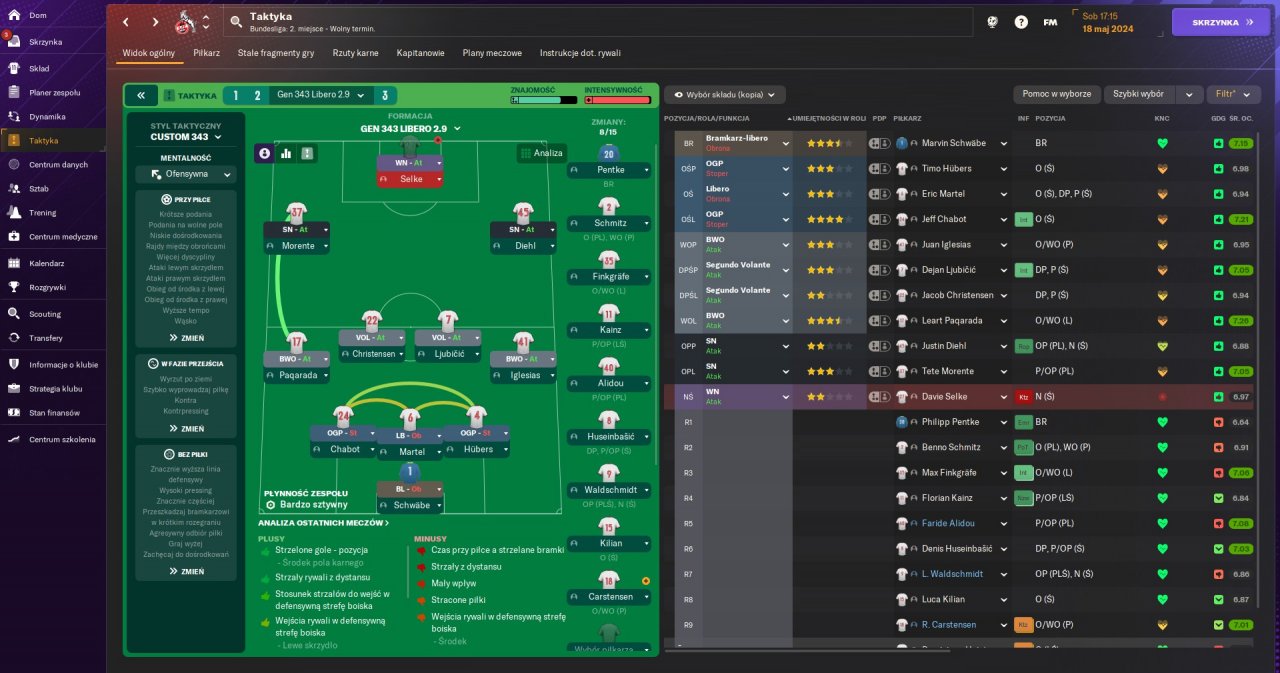Image resolution: width=1280 pixels, height=673 pixels.
Task: Select Selke's striker card on the pitch
Action: click(x=410, y=170)
